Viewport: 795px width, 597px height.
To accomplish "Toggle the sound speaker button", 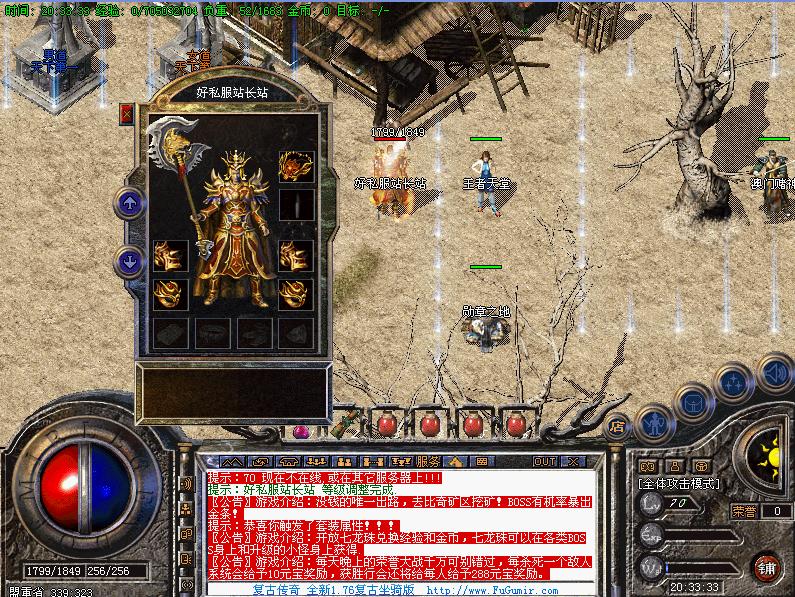I will tap(773, 373).
